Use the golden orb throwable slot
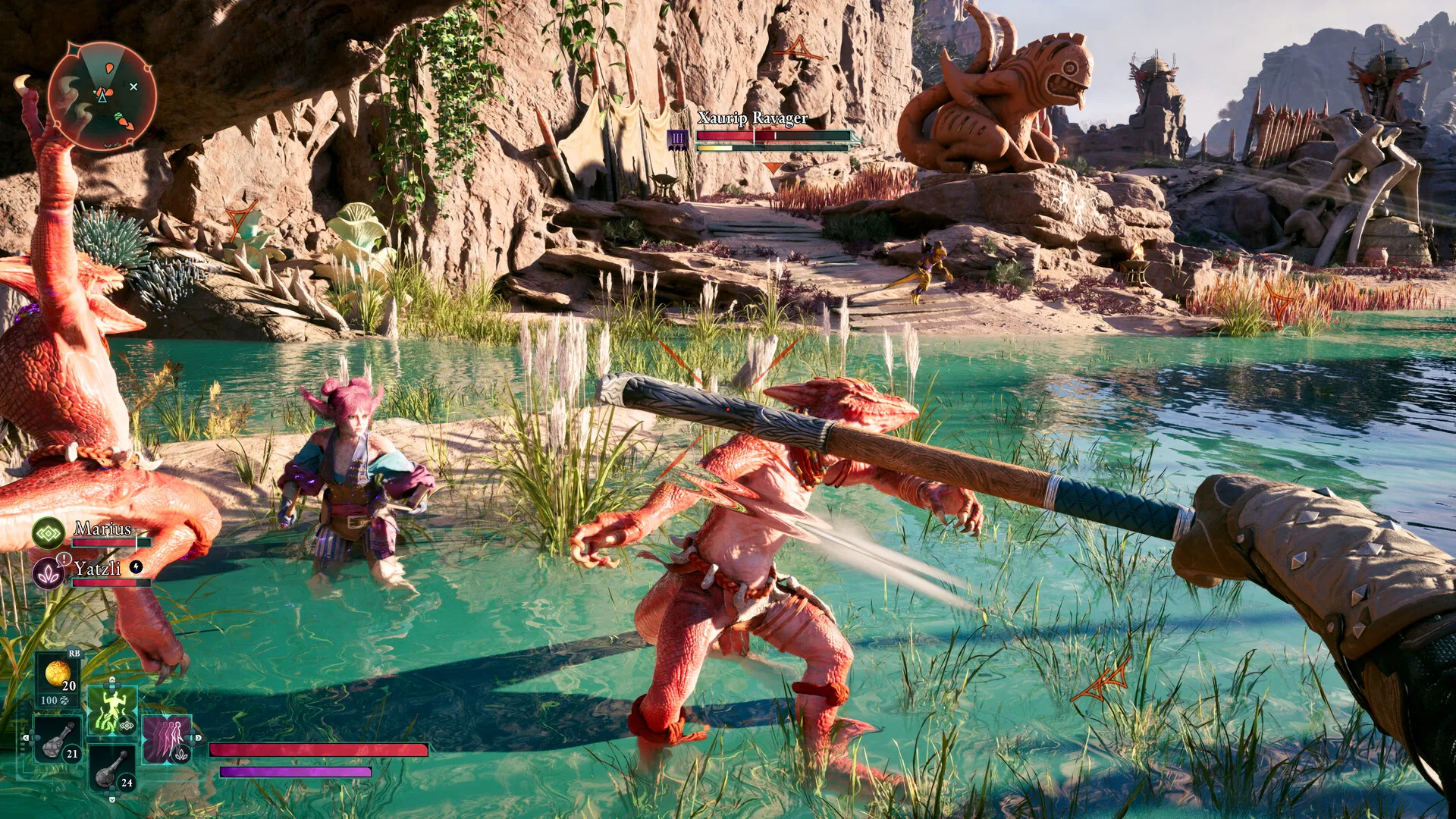This screenshot has height=819, width=1456. point(58,674)
